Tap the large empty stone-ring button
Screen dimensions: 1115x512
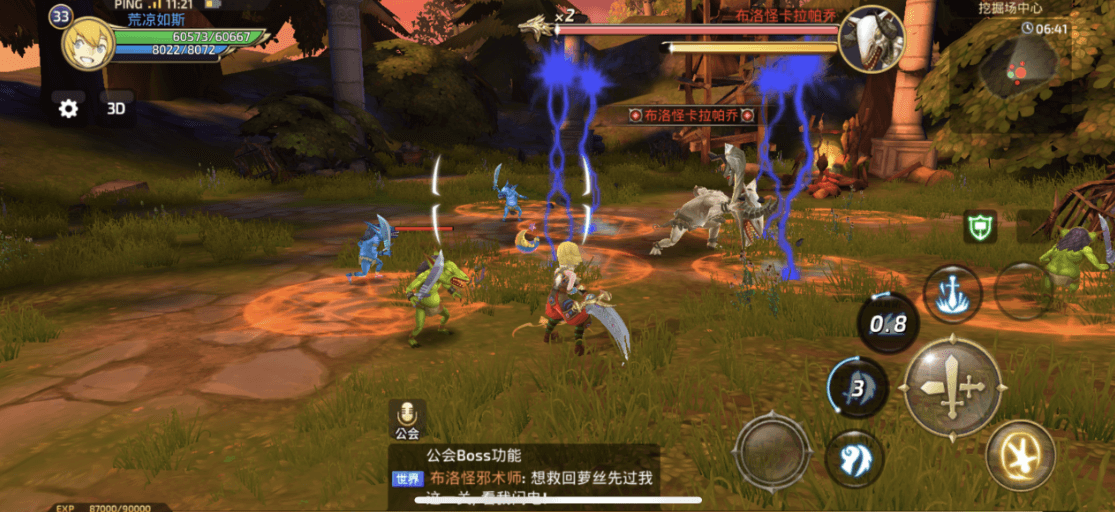coord(772,451)
